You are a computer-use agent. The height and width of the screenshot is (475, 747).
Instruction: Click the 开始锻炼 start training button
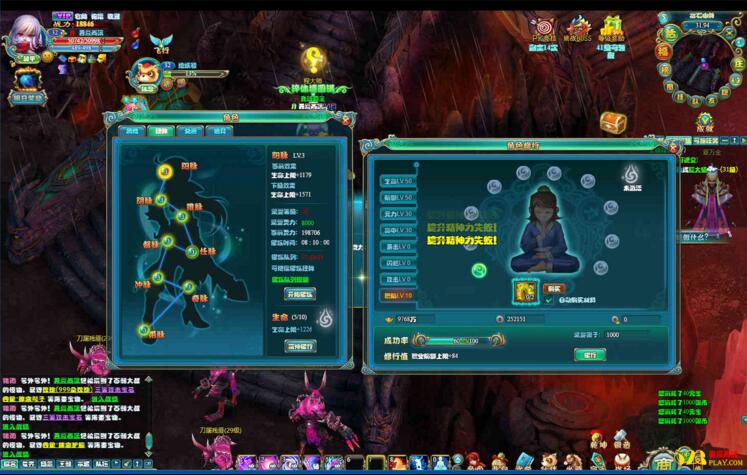pyautogui.click(x=301, y=294)
